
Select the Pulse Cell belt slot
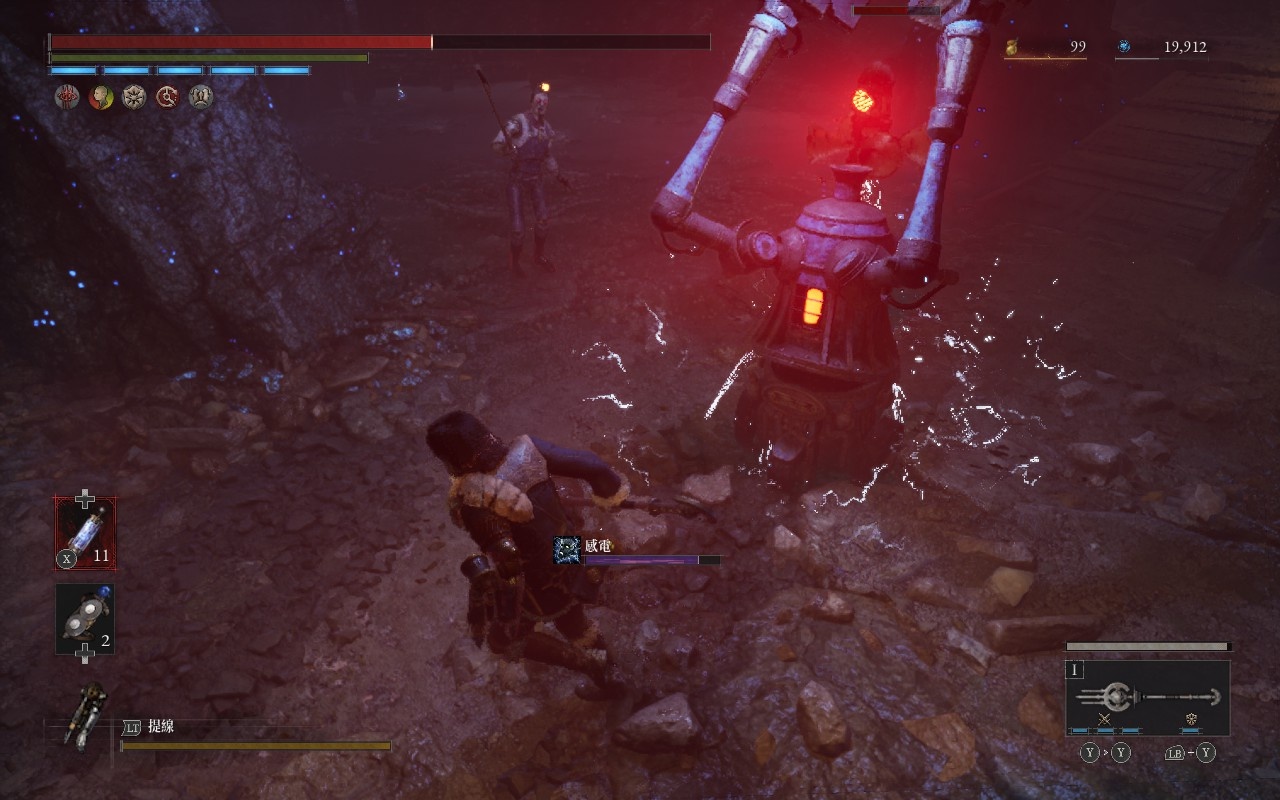point(85,534)
